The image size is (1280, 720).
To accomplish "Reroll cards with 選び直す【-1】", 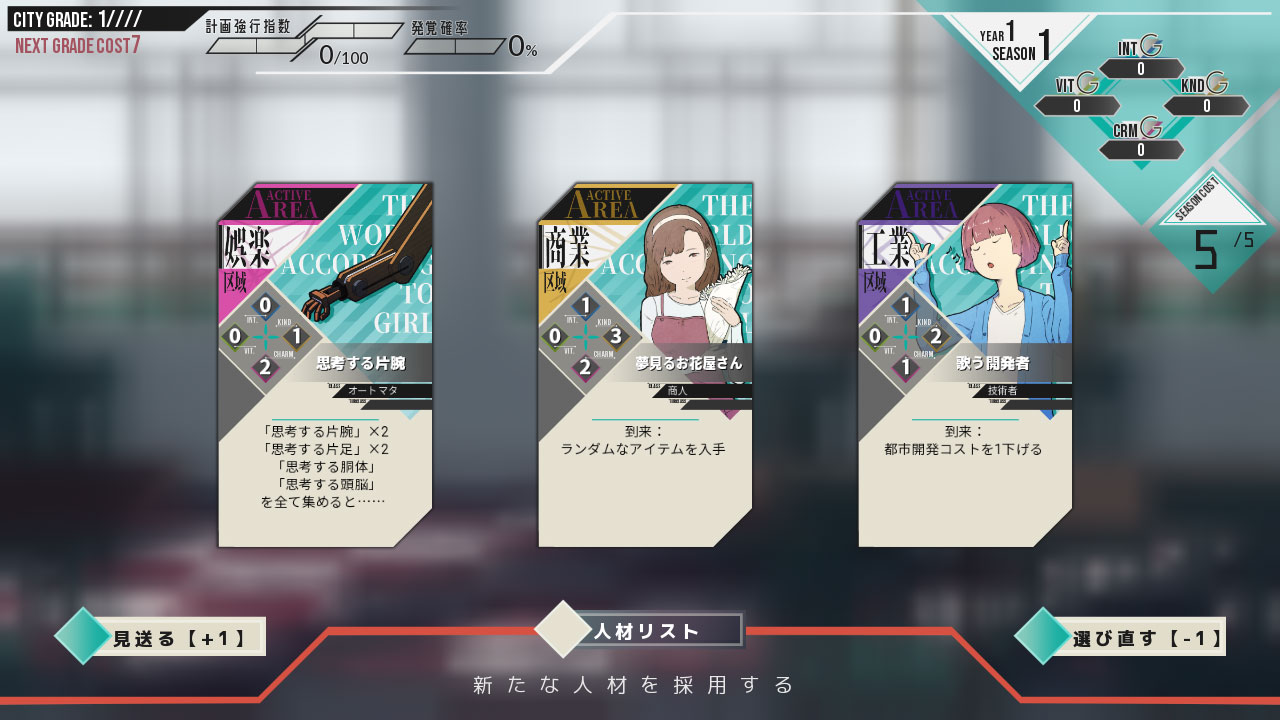I will (x=1127, y=637).
